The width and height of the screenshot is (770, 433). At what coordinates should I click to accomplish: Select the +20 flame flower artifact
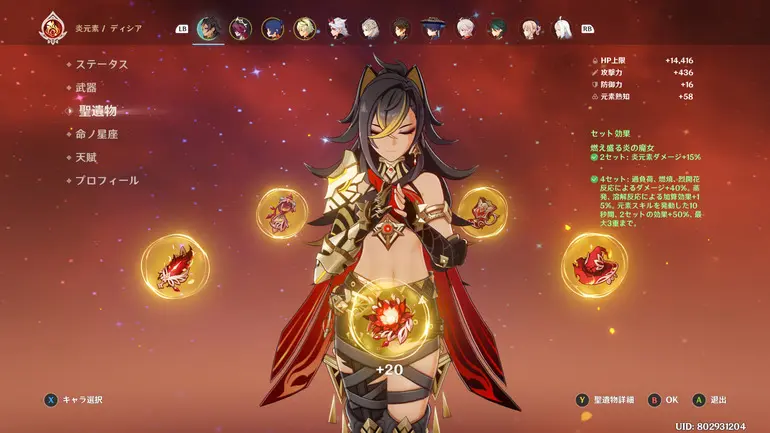[x=385, y=320]
